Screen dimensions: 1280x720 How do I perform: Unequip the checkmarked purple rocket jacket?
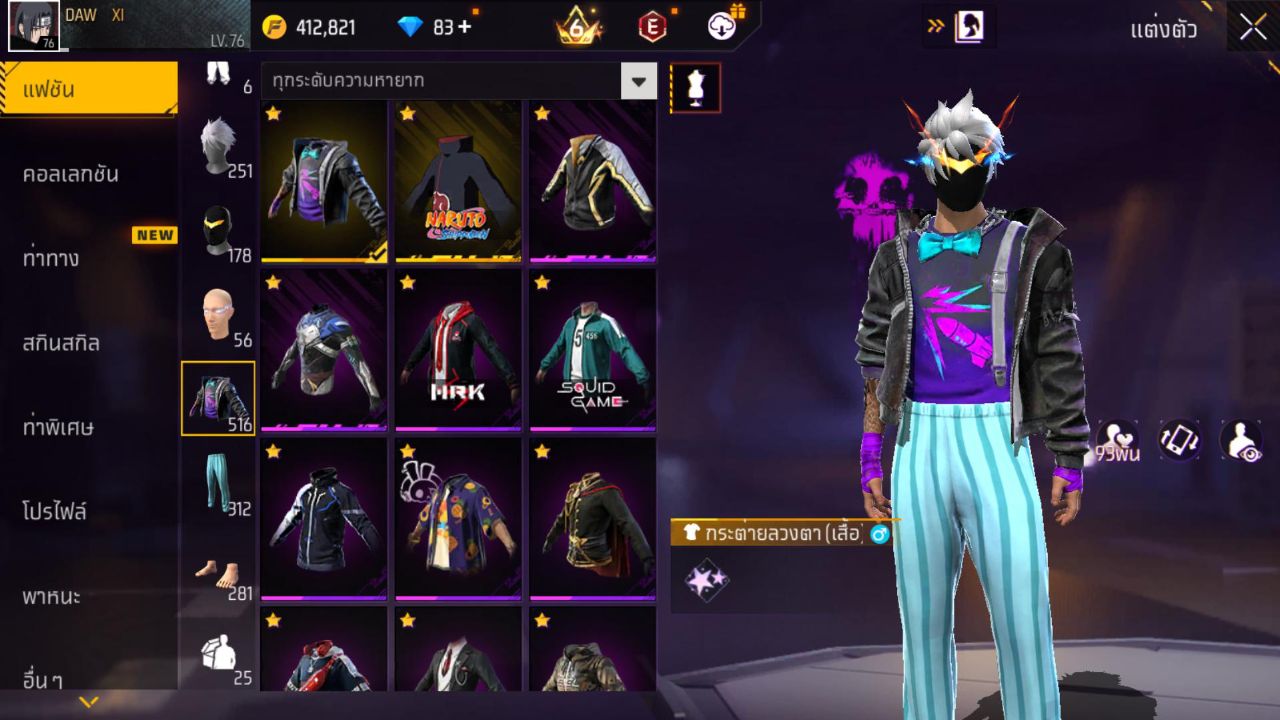point(323,183)
